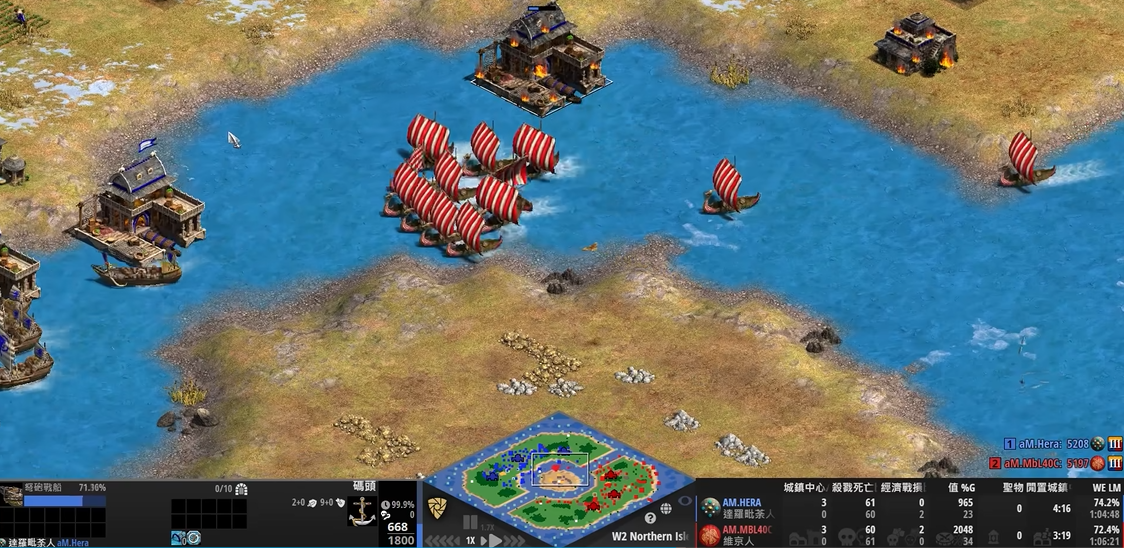
Task: Click the selected warship portrait
Action: click(x=12, y=496)
